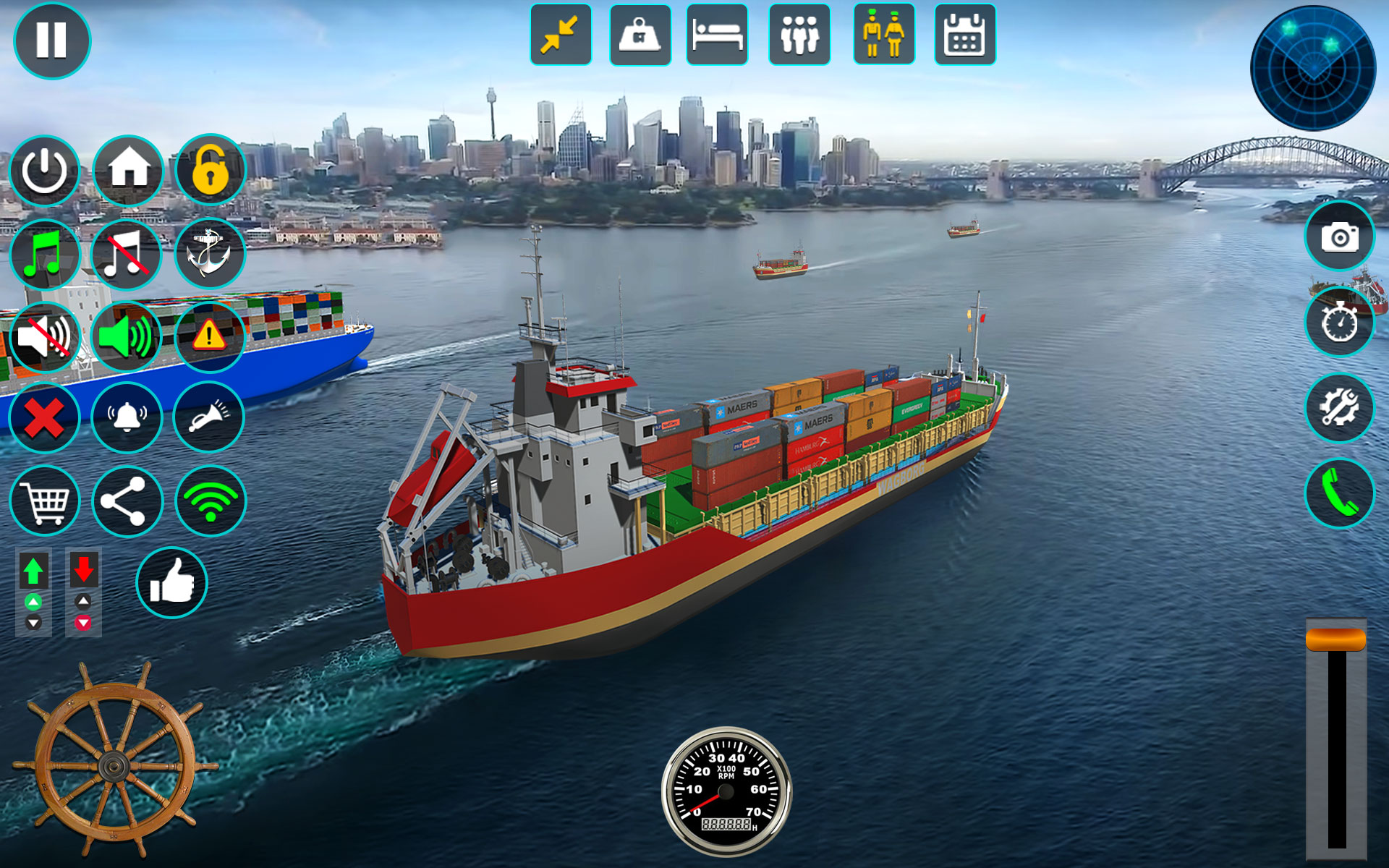Pause the game
This screenshot has width=1389, height=868.
(x=51, y=41)
